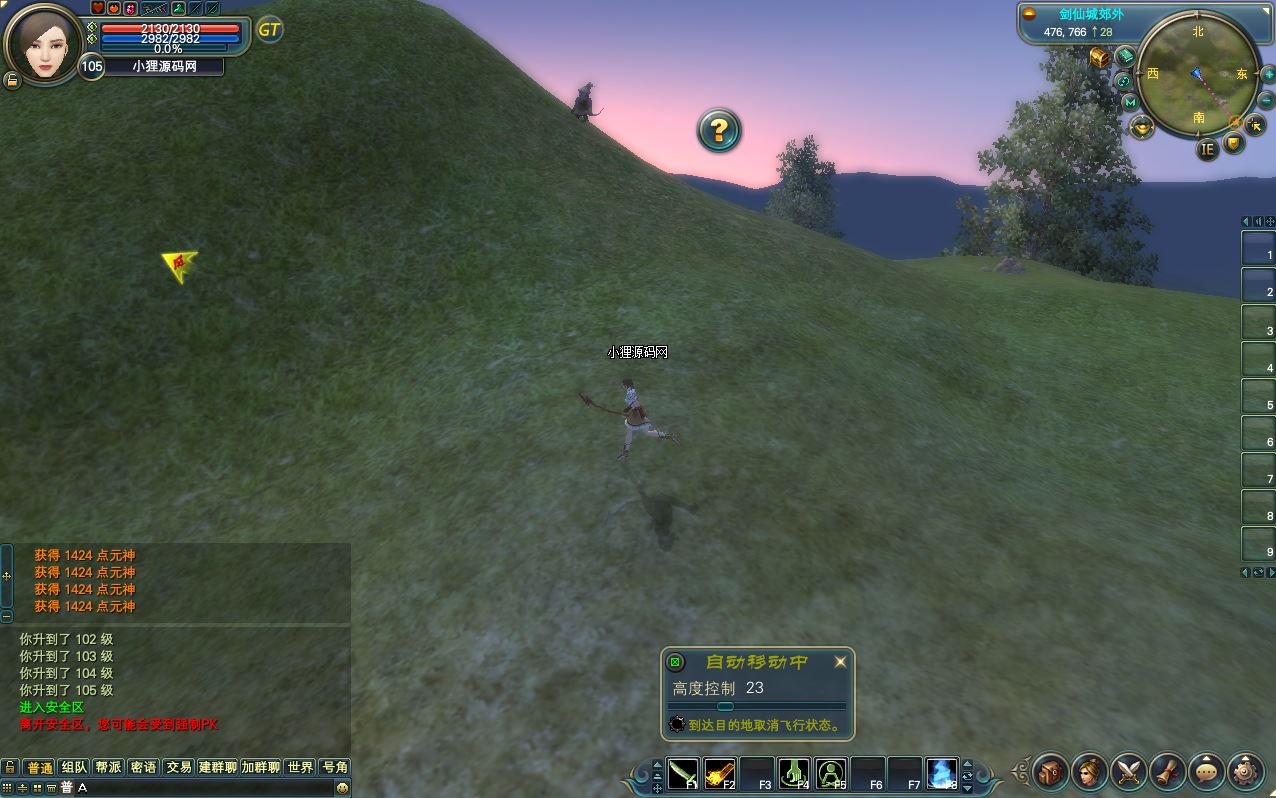Open the IE browser button
Viewport: 1276px width, 798px height.
click(1207, 149)
